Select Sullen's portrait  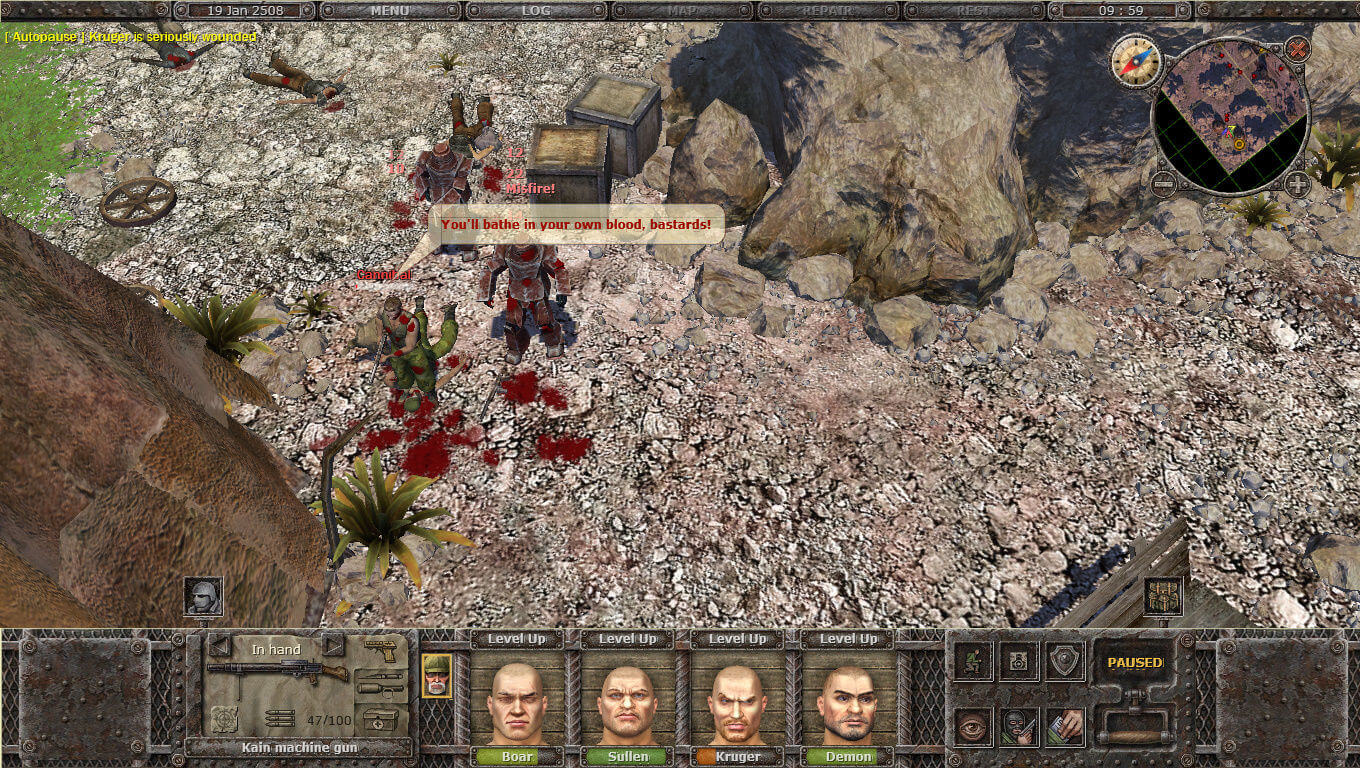click(628, 699)
